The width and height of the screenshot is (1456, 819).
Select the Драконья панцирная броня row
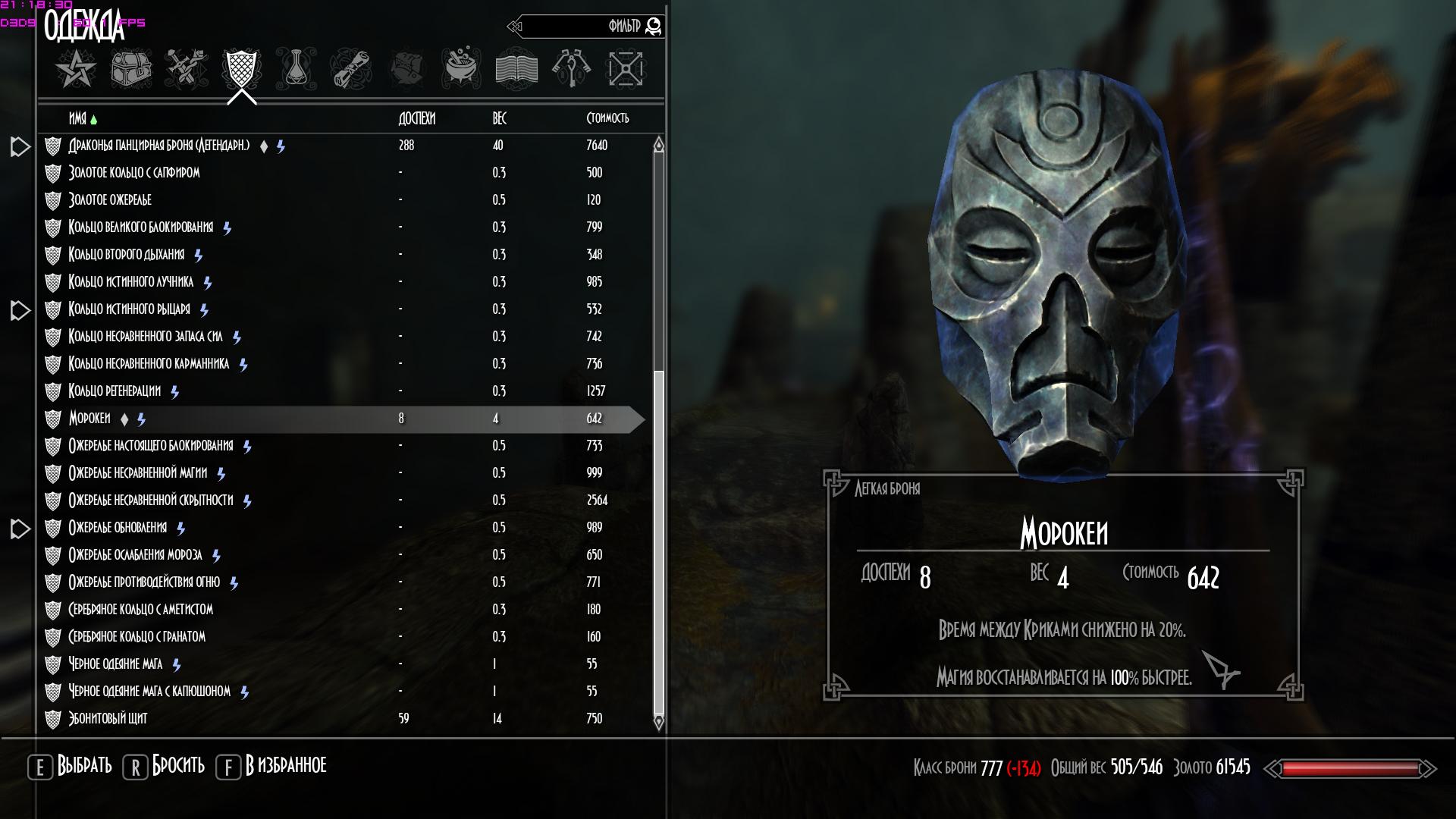(159, 146)
